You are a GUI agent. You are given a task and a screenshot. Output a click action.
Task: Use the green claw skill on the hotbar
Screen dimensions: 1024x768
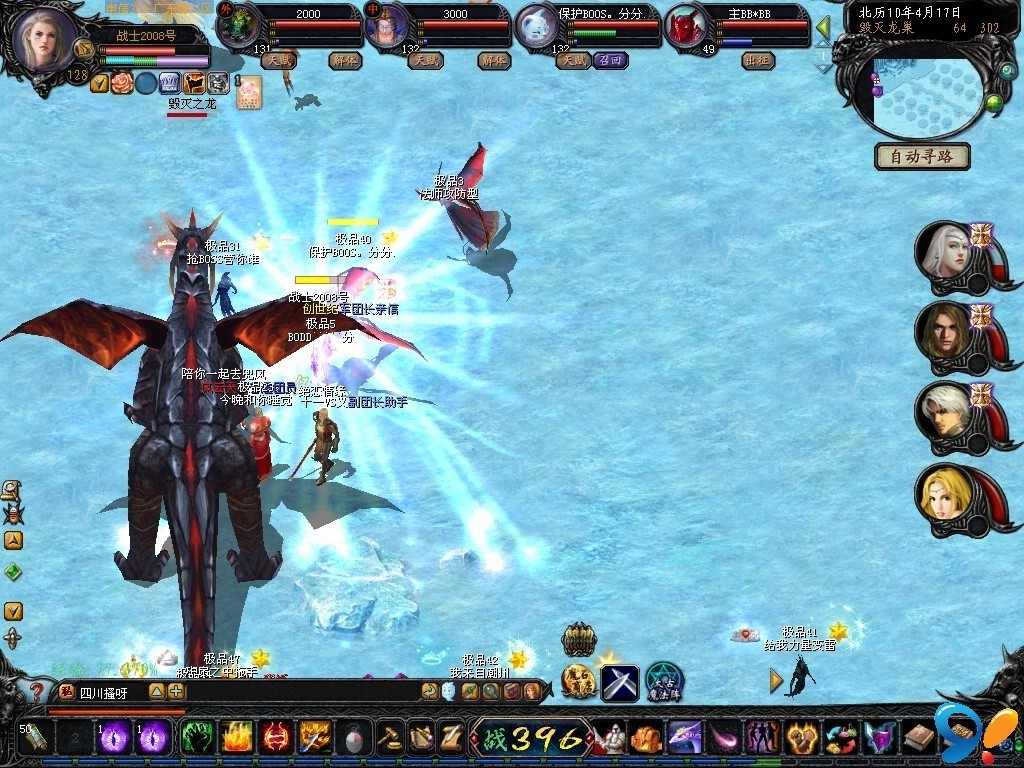(x=196, y=738)
